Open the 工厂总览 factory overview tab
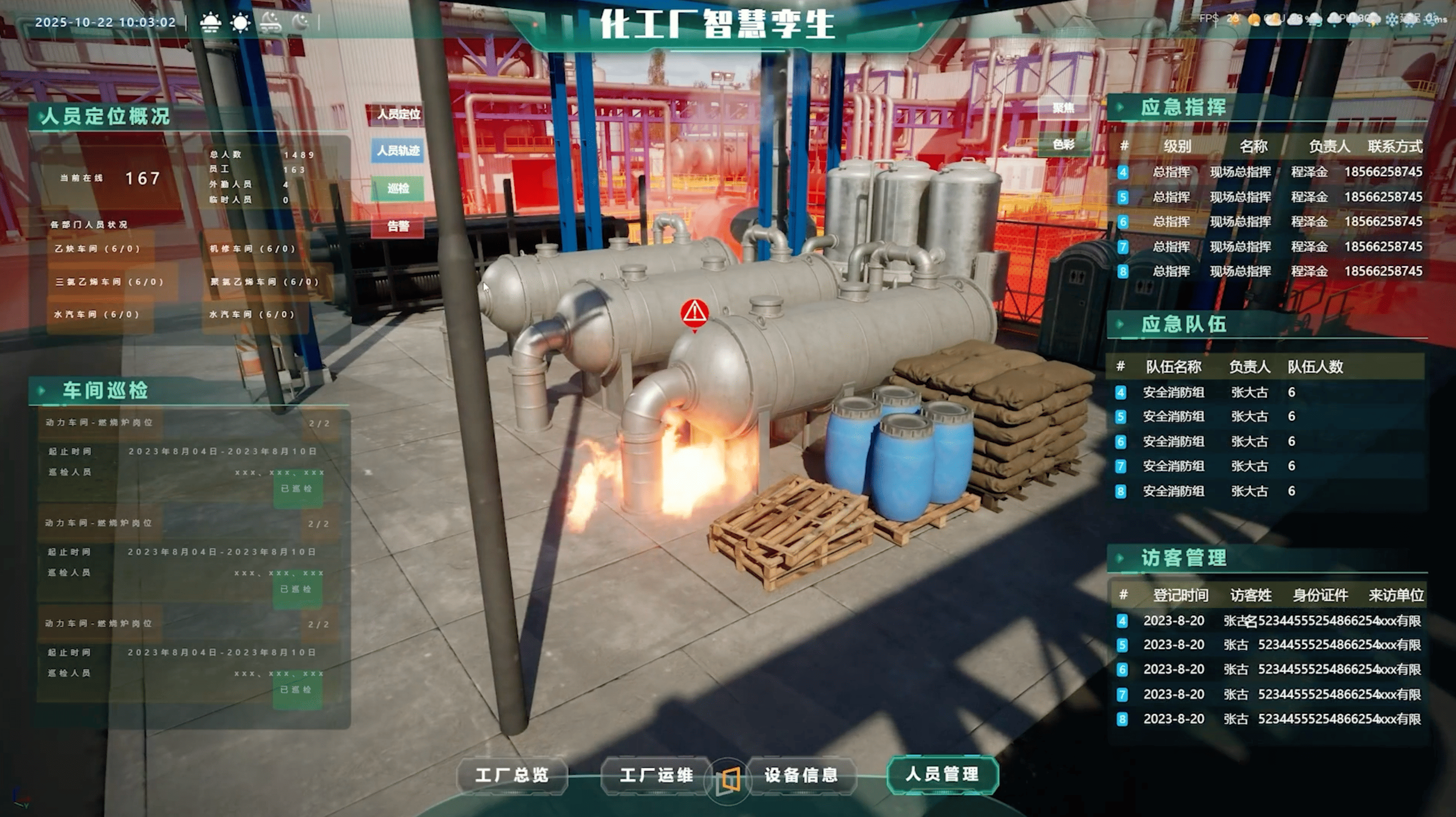This screenshot has width=1456, height=817. [512, 774]
